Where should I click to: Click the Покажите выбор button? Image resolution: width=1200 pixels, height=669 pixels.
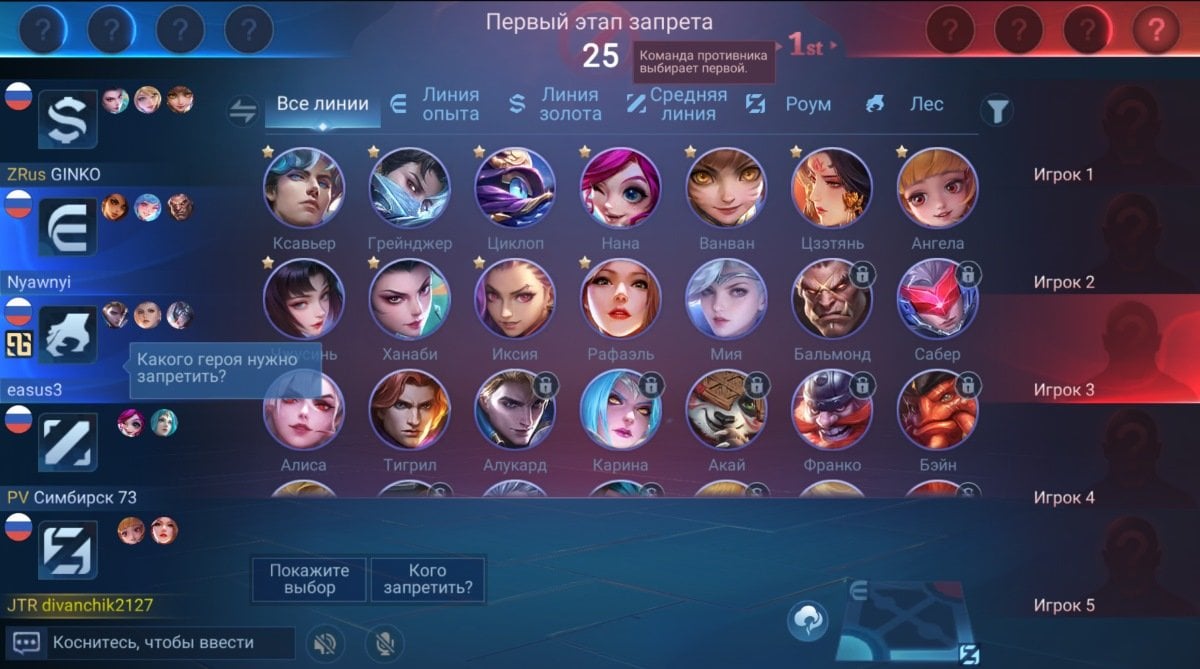(x=309, y=579)
